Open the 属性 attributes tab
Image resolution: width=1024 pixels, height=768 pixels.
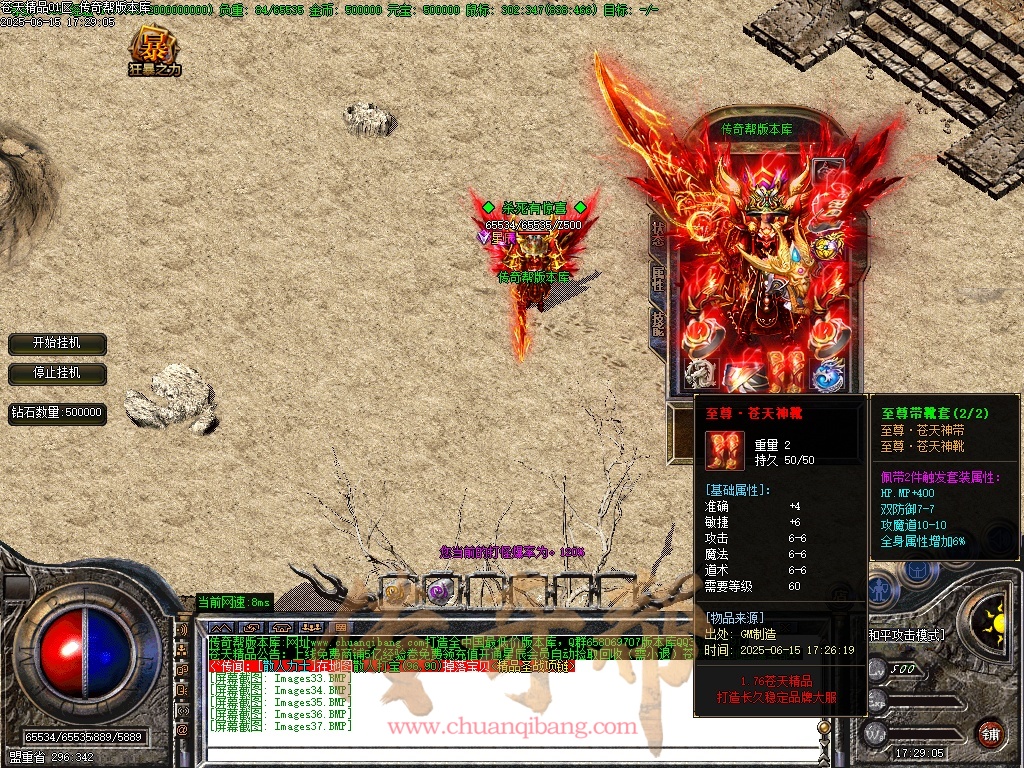click(658, 277)
